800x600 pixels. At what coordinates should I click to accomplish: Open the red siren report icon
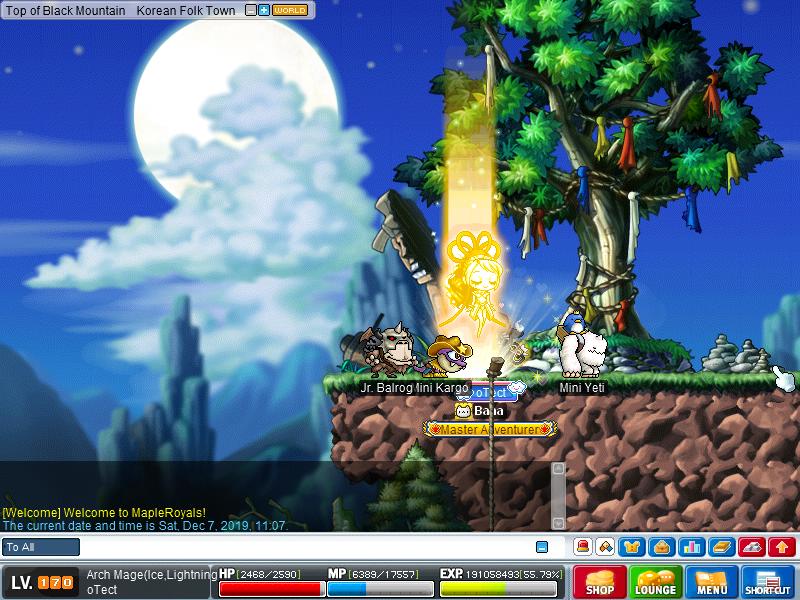pos(582,547)
